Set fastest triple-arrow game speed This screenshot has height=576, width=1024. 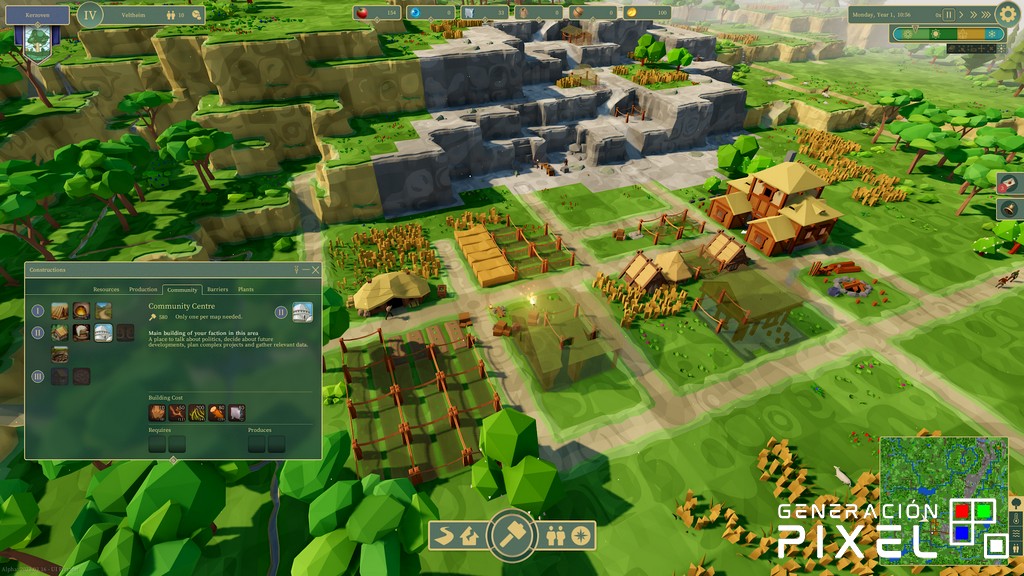point(984,15)
